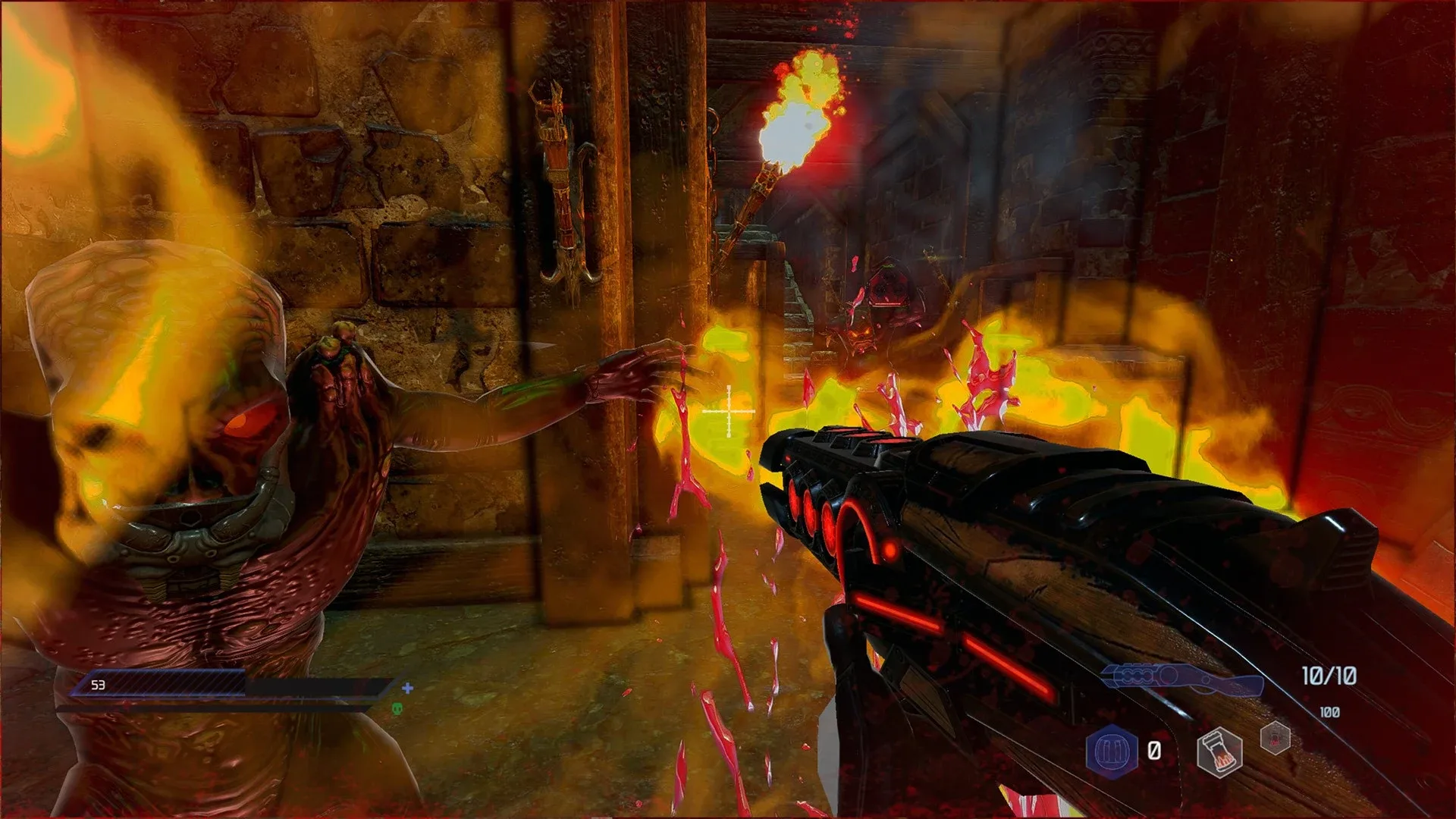Click the health value 53
The height and width of the screenshot is (819, 1456).
coord(98,686)
